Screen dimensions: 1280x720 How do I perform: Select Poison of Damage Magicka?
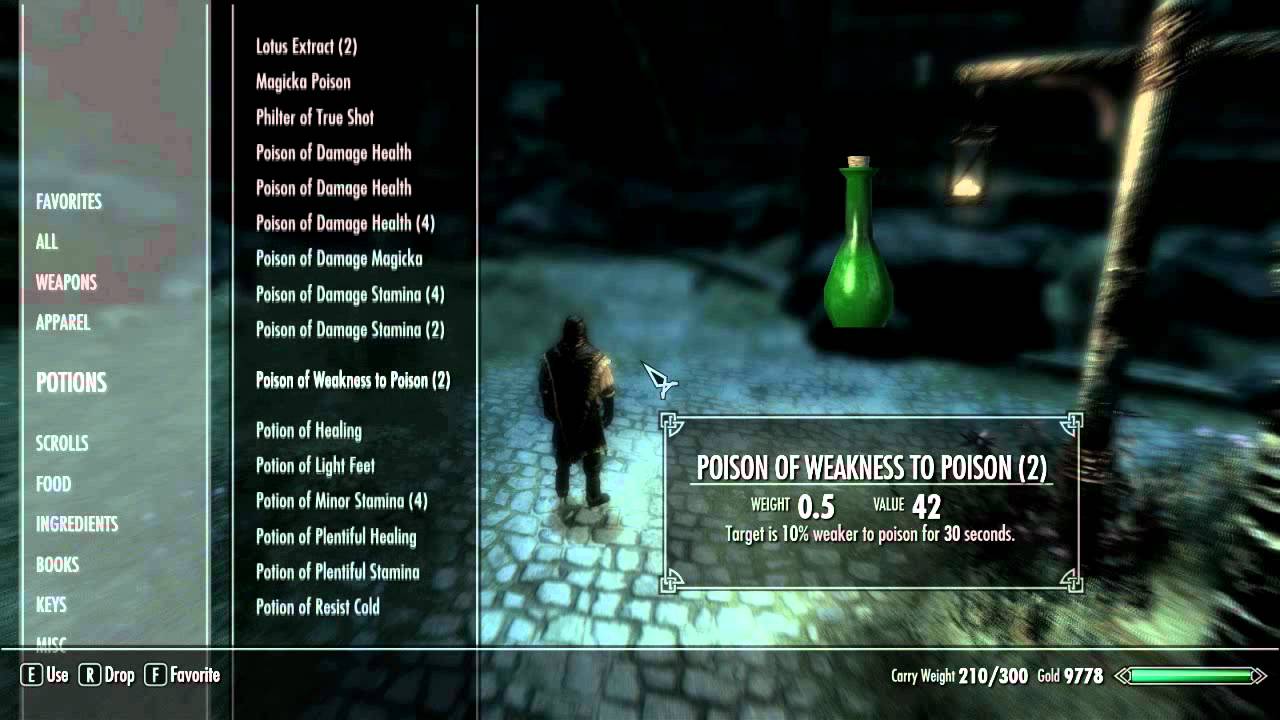click(x=339, y=259)
